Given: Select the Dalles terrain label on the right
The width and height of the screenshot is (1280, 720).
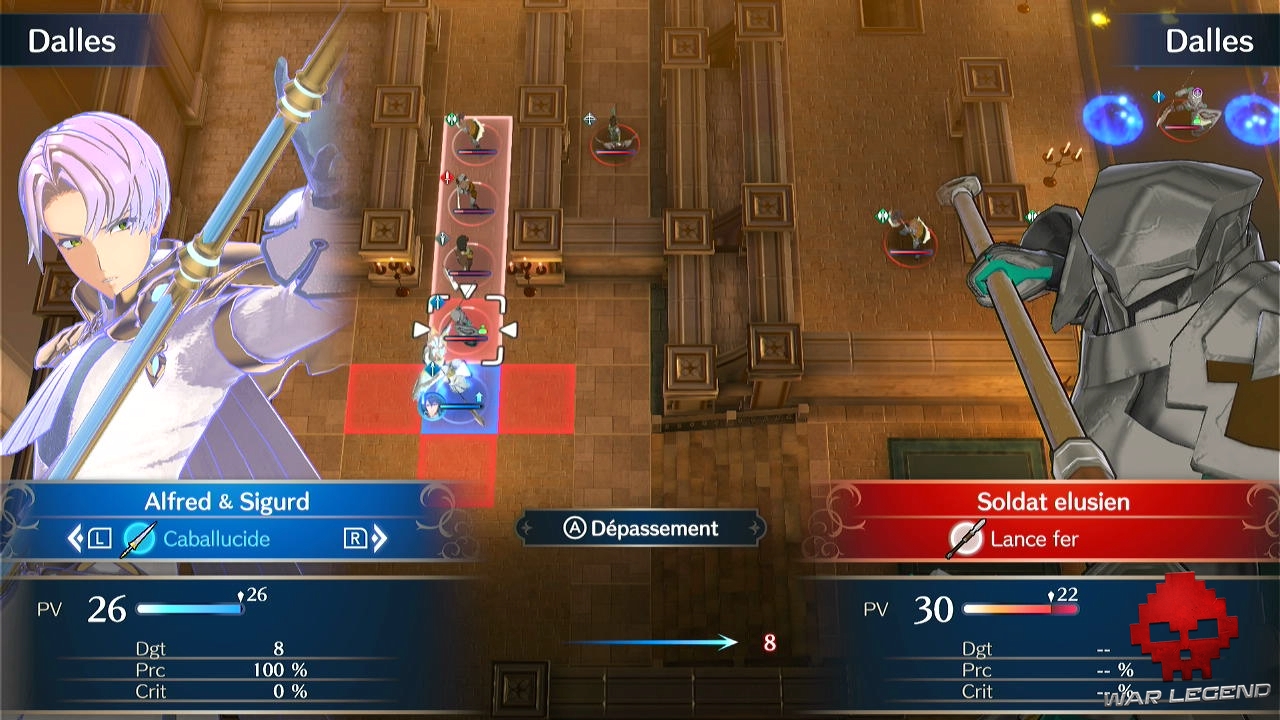Looking at the screenshot, I should point(1209,41).
